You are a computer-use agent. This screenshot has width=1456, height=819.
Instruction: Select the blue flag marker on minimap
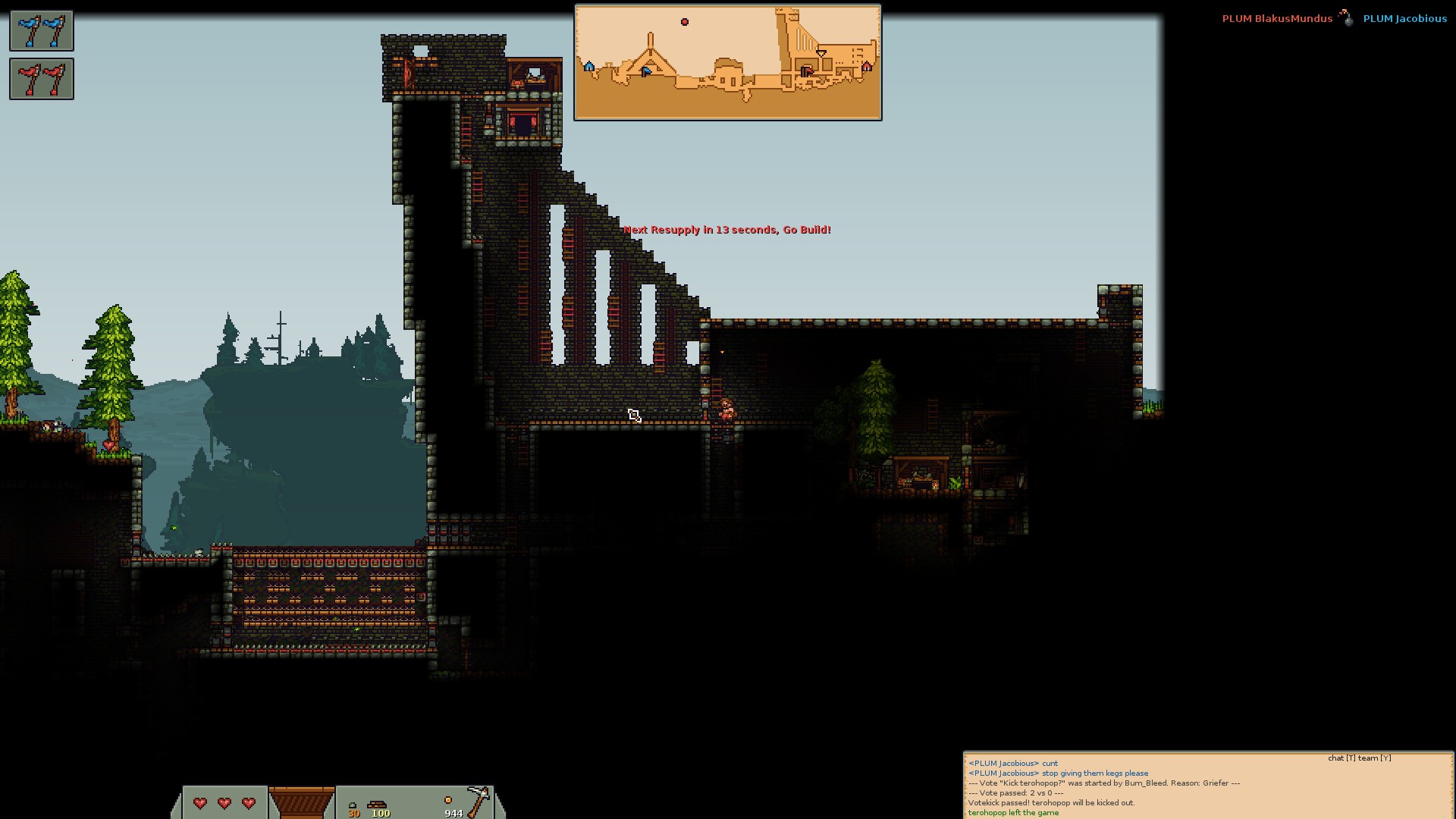(645, 71)
